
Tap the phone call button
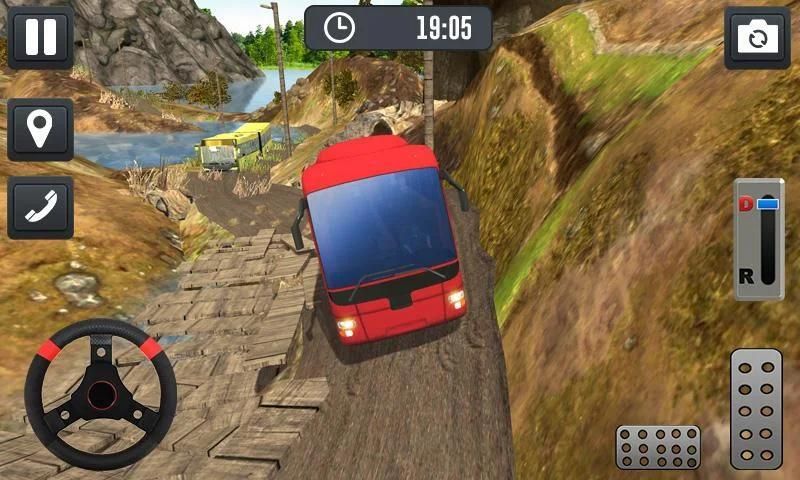coord(40,208)
